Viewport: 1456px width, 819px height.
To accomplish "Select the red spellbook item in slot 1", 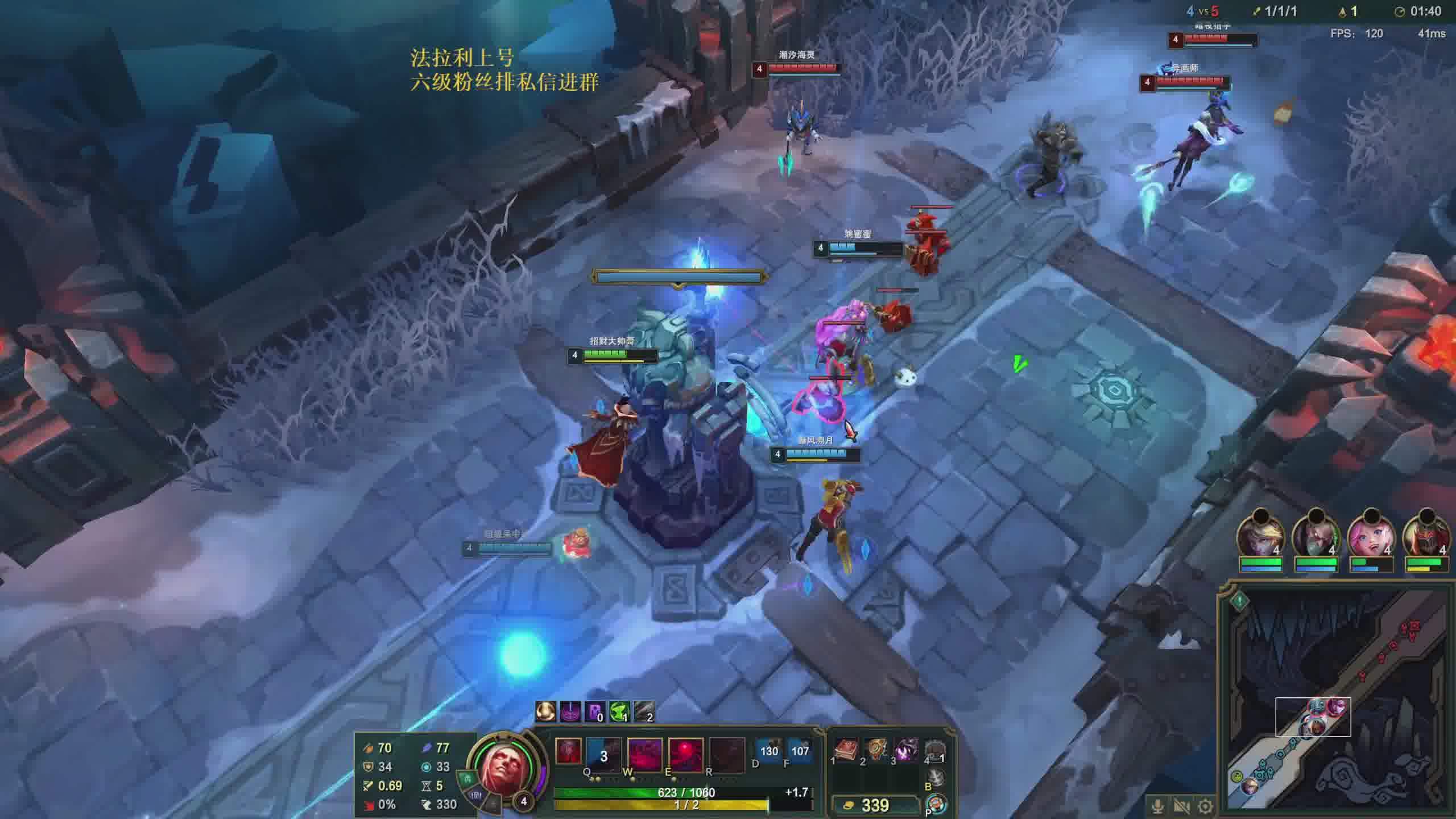I will (846, 751).
